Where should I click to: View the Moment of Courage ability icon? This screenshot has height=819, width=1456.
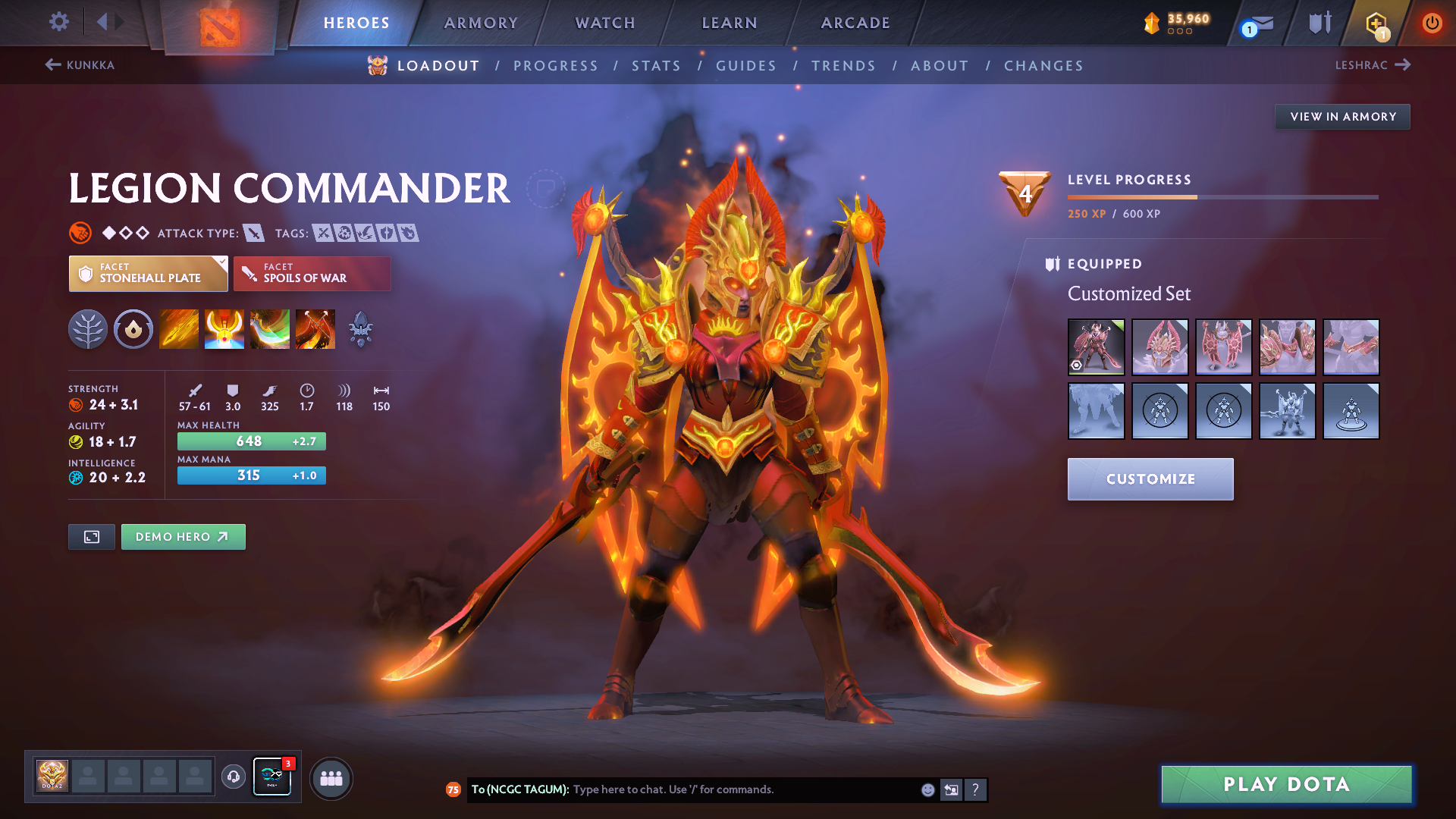coord(269,328)
